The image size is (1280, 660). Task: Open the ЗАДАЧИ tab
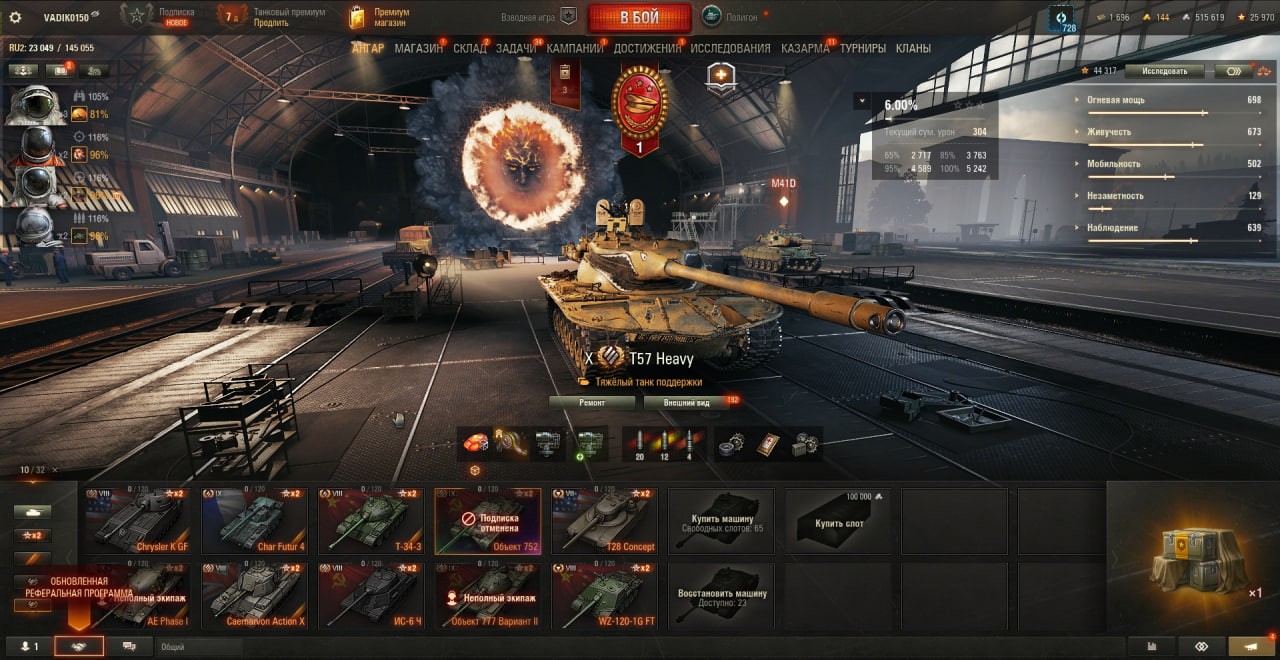[515, 48]
